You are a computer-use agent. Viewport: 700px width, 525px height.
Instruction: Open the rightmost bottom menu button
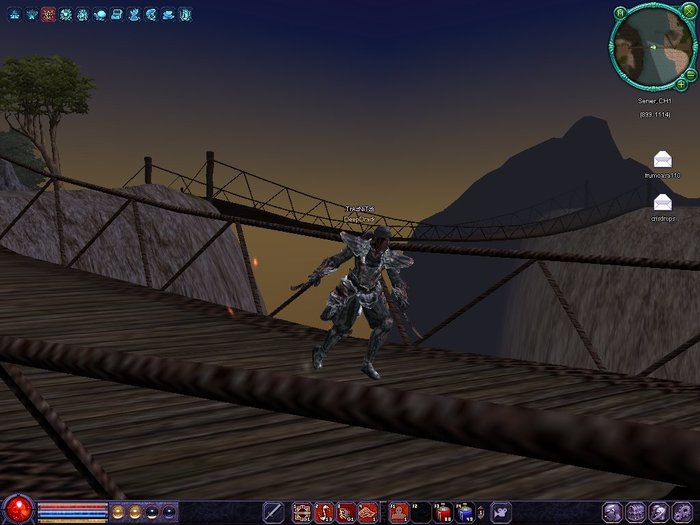click(687, 512)
